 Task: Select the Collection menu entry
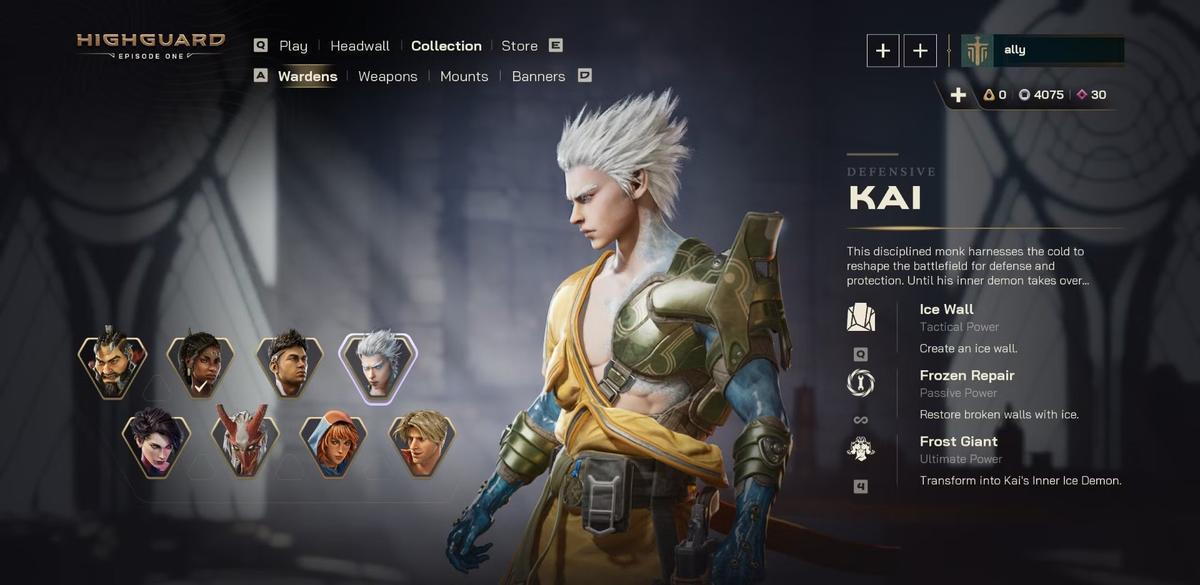click(446, 46)
